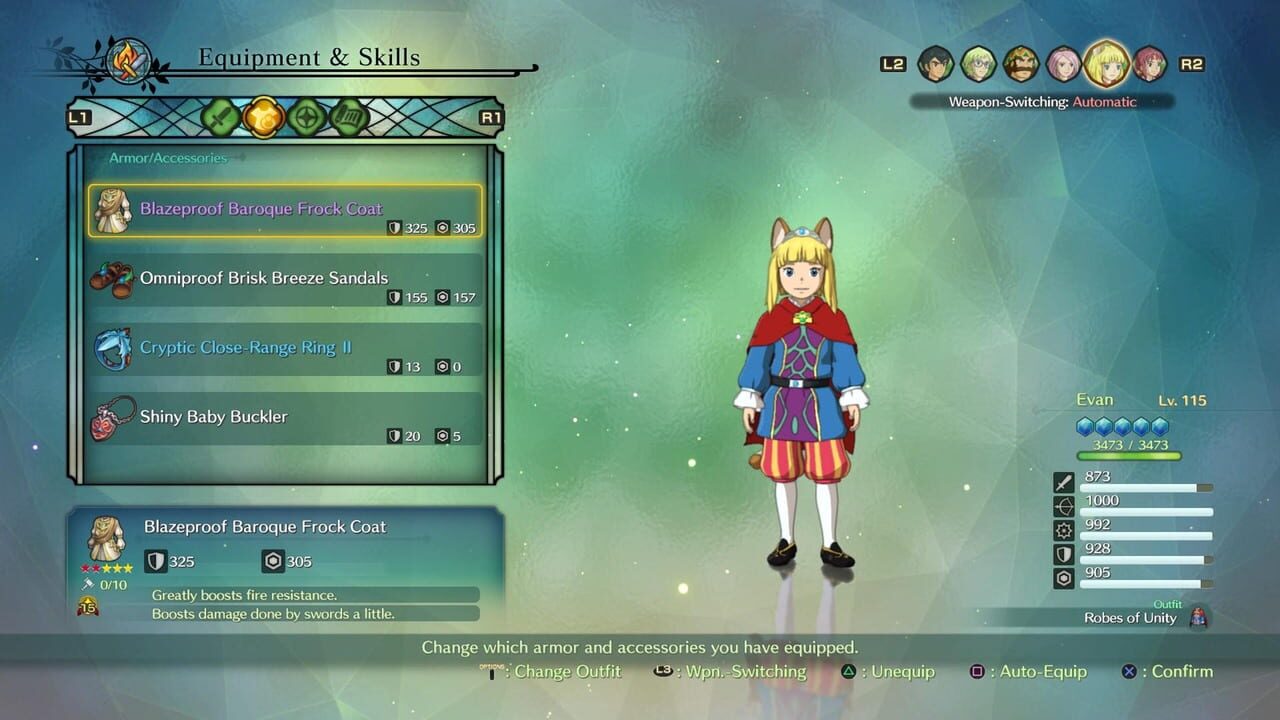Switch to the sword weapons tab
This screenshot has width=1280, height=720.
click(220, 118)
